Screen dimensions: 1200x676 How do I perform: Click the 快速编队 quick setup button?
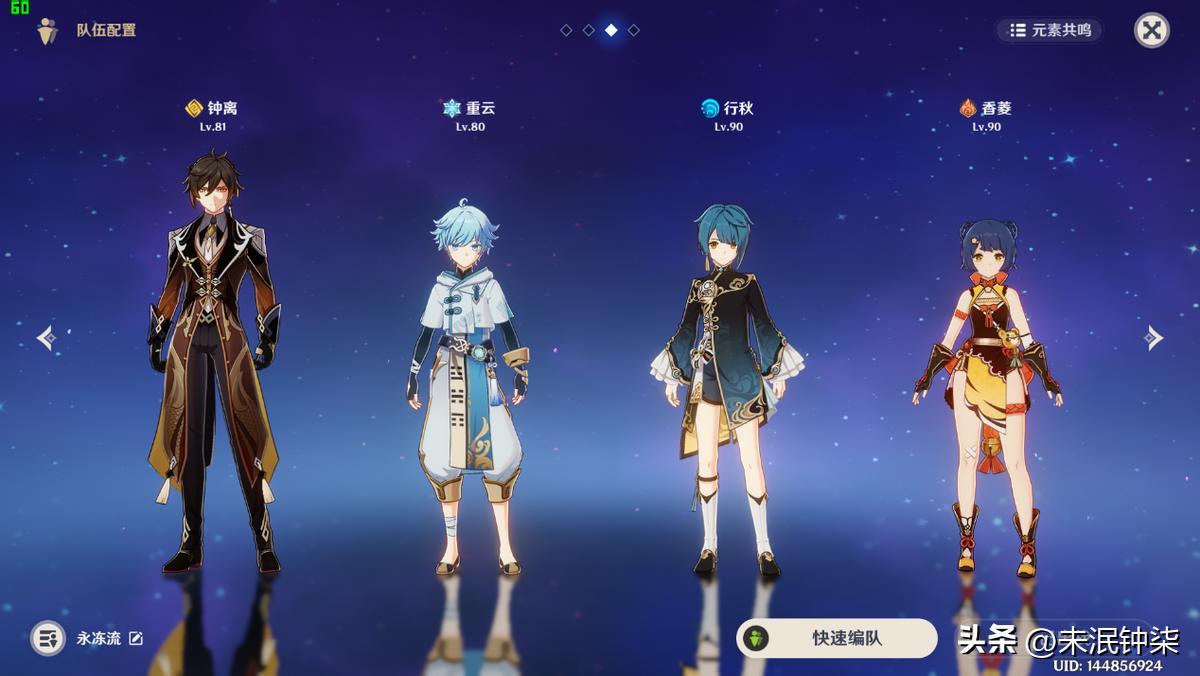[837, 638]
